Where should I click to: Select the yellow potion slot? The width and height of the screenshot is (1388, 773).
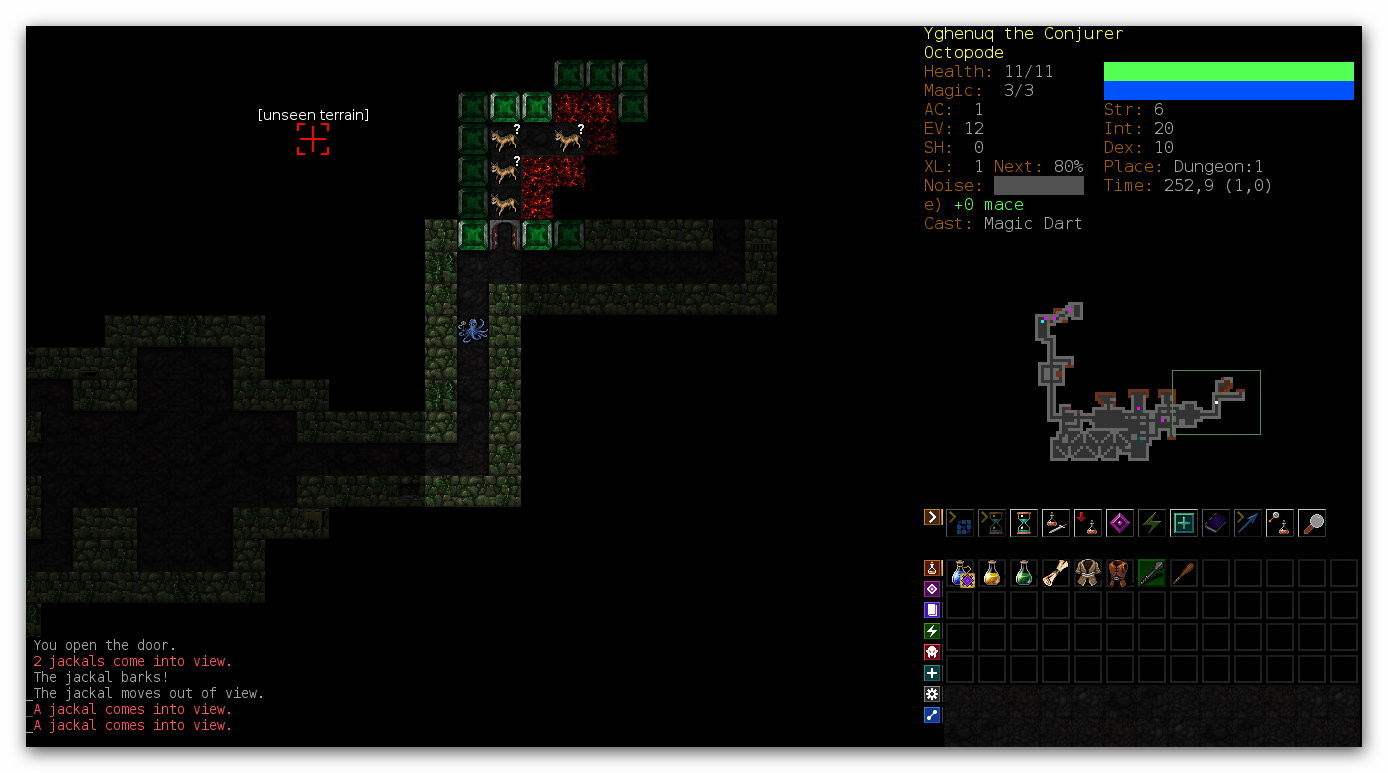pos(992,573)
